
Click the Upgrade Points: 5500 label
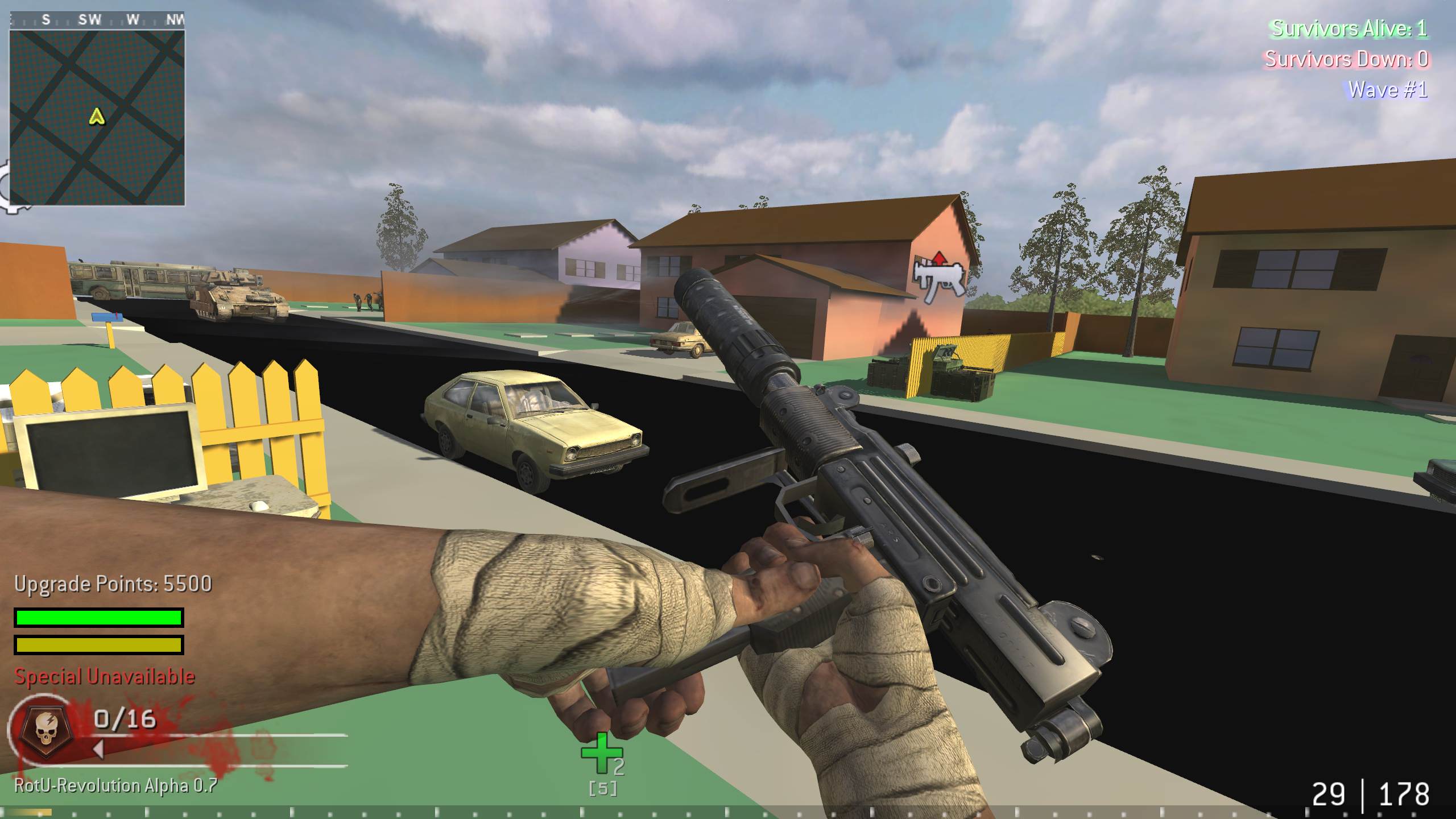tap(114, 584)
